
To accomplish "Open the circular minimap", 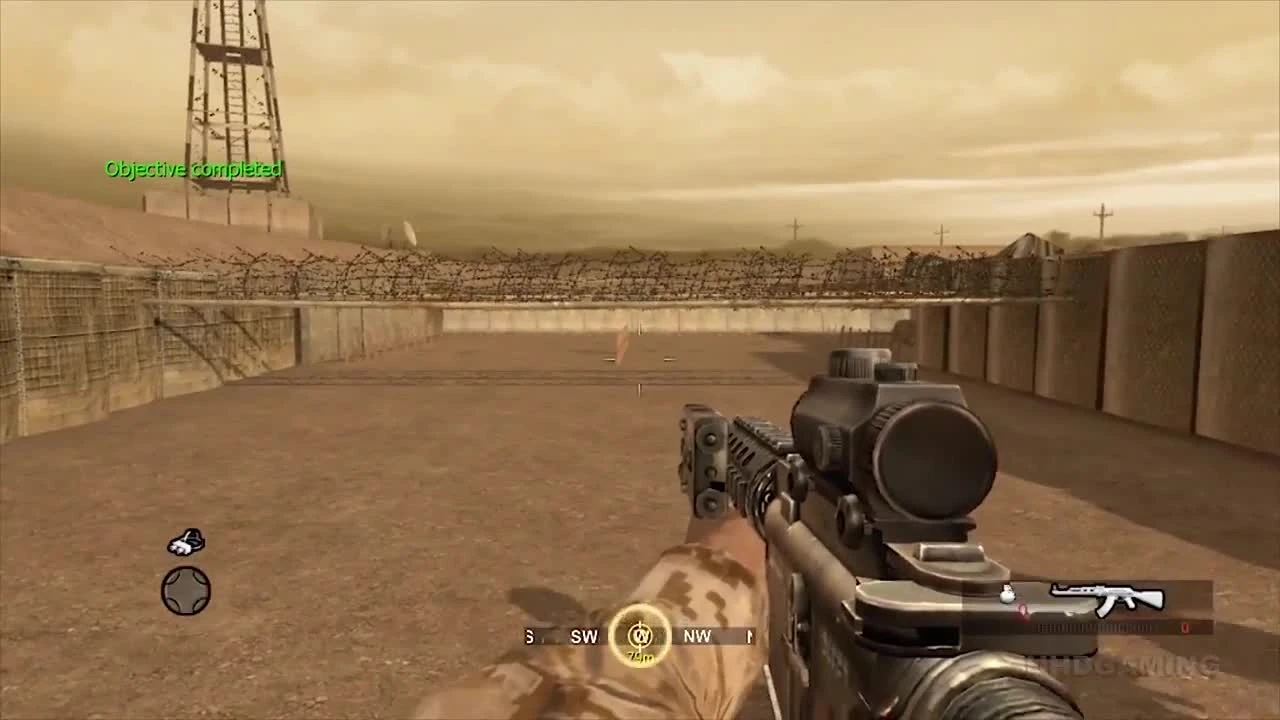I will 187,590.
